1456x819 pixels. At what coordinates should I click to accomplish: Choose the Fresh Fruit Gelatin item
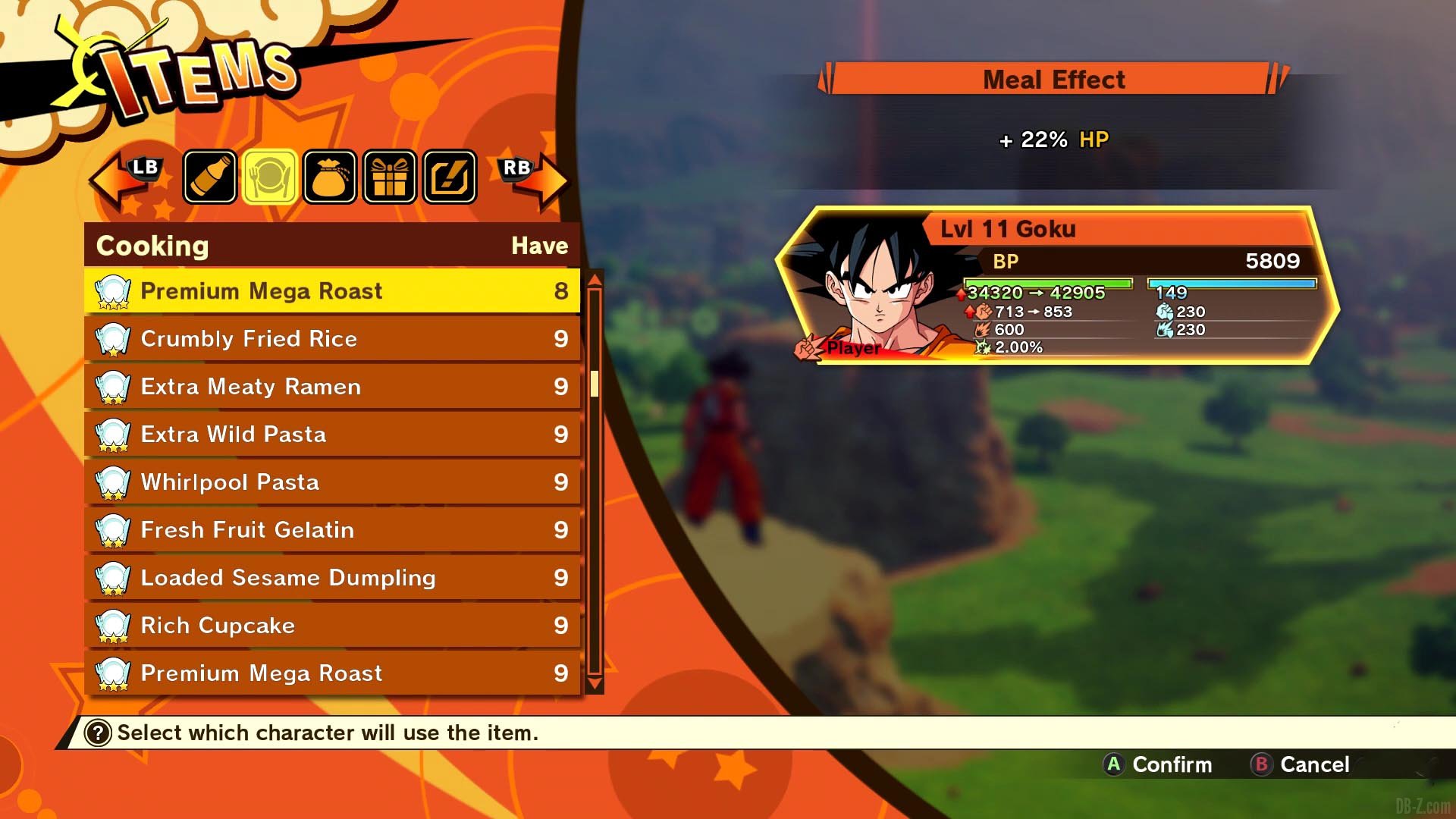[331, 530]
